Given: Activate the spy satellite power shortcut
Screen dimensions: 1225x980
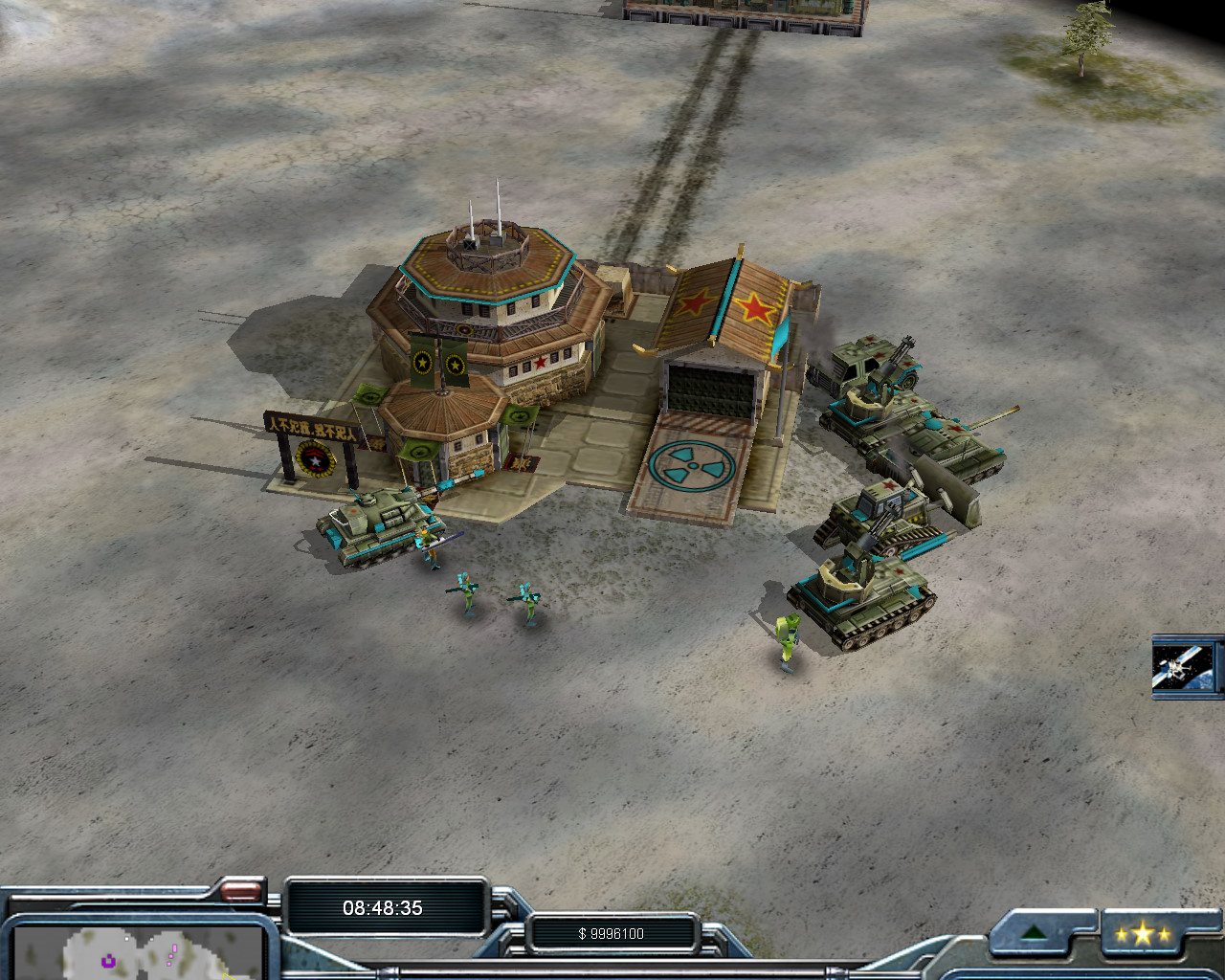Looking at the screenshot, I should (1185, 666).
